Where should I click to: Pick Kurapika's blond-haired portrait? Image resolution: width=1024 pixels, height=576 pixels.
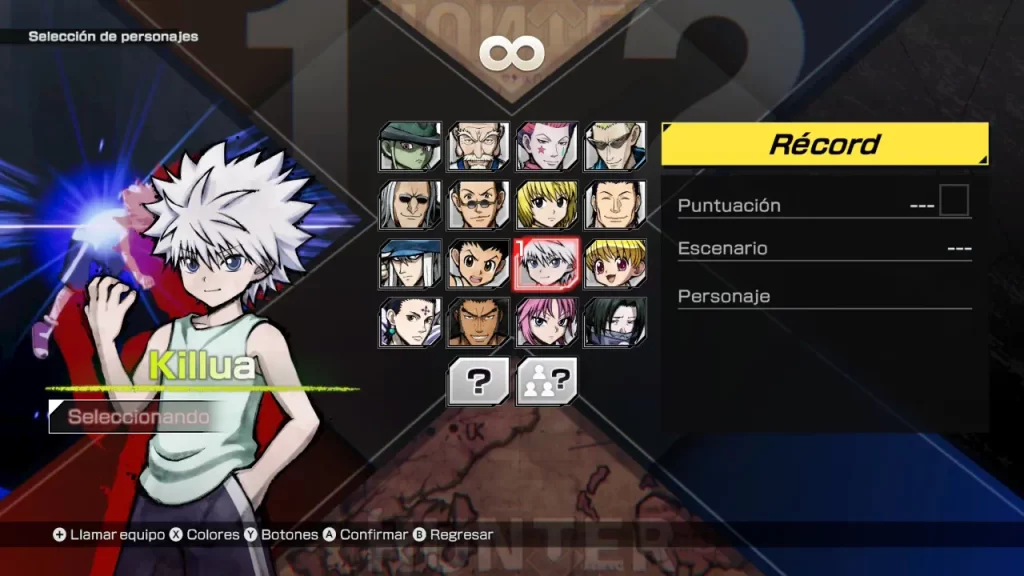pos(546,205)
